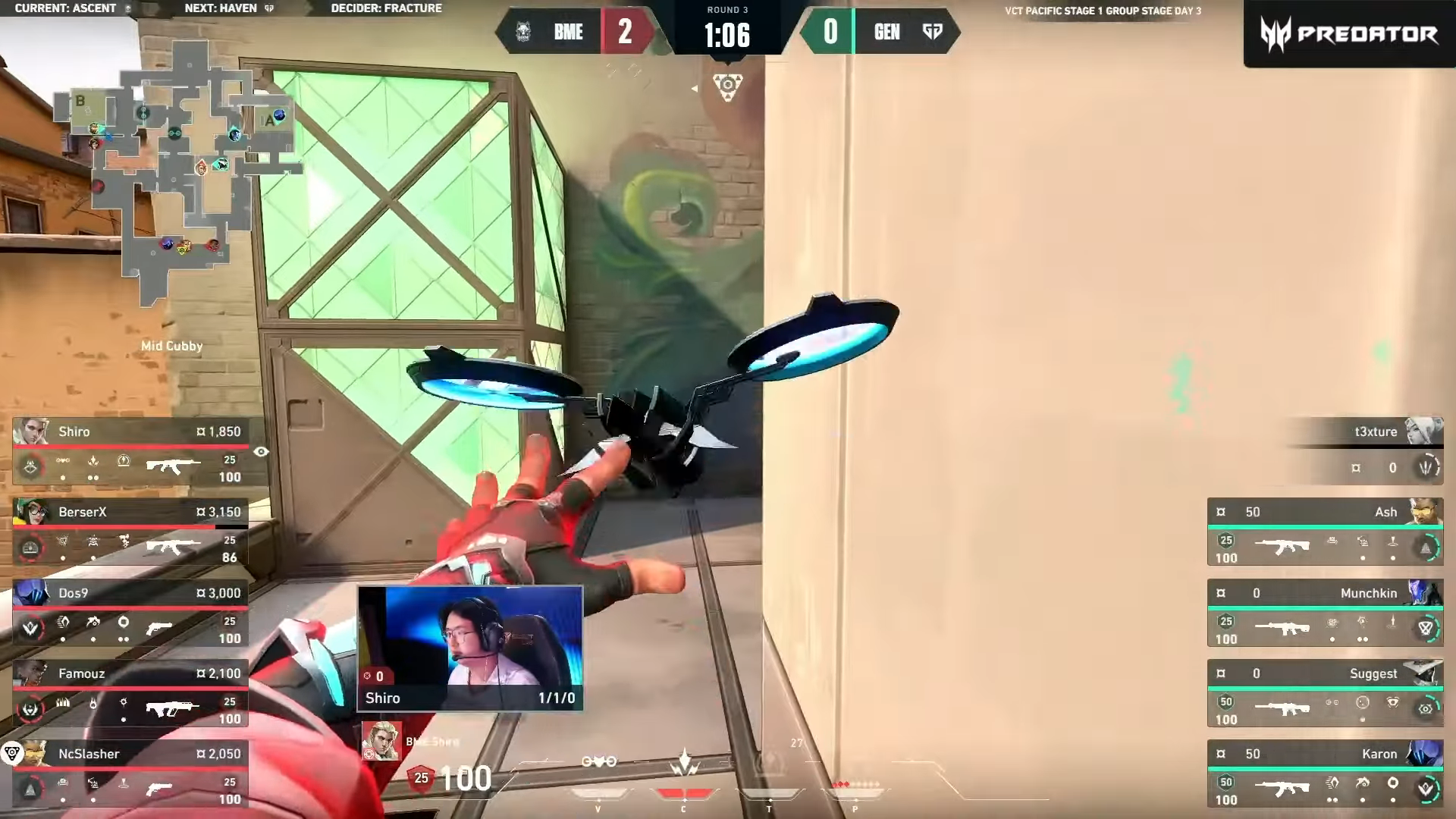1456x819 pixels.
Task: Click Shiro's agent portrait in the bottom HUD
Action: pyautogui.click(x=381, y=741)
